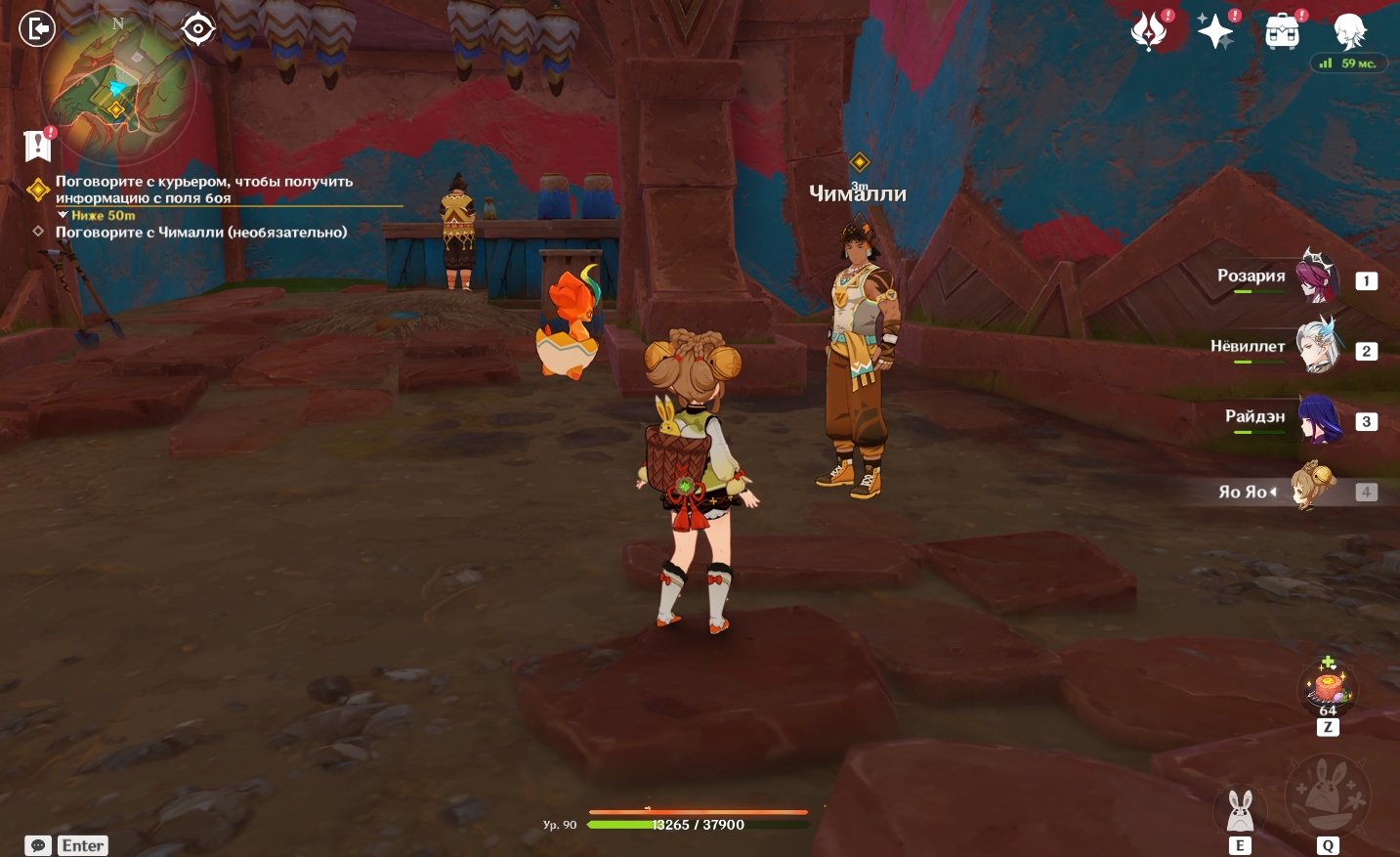The image size is (1400, 857).
Task: Select active character Яо Яо
Action: click(x=1312, y=489)
